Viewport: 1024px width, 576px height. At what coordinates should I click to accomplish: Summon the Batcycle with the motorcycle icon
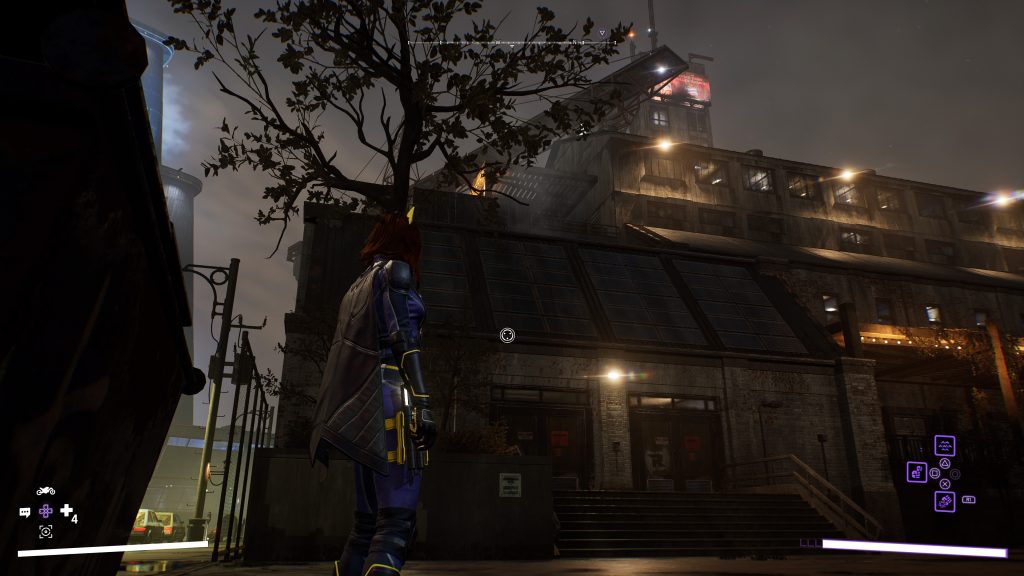pyautogui.click(x=46, y=491)
